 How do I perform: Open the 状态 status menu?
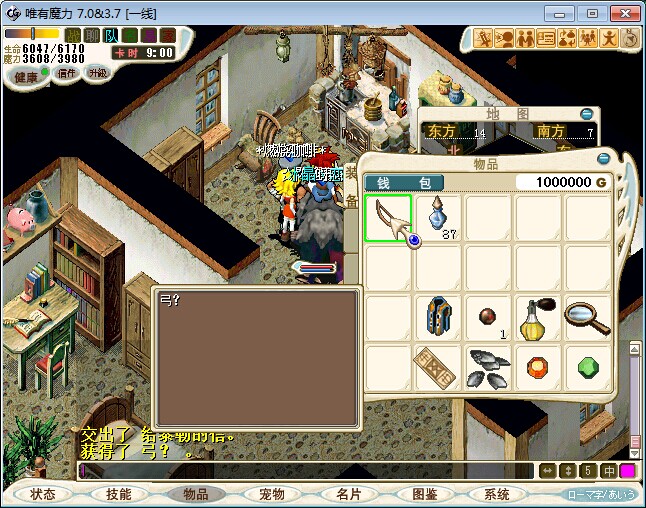pyautogui.click(x=43, y=494)
